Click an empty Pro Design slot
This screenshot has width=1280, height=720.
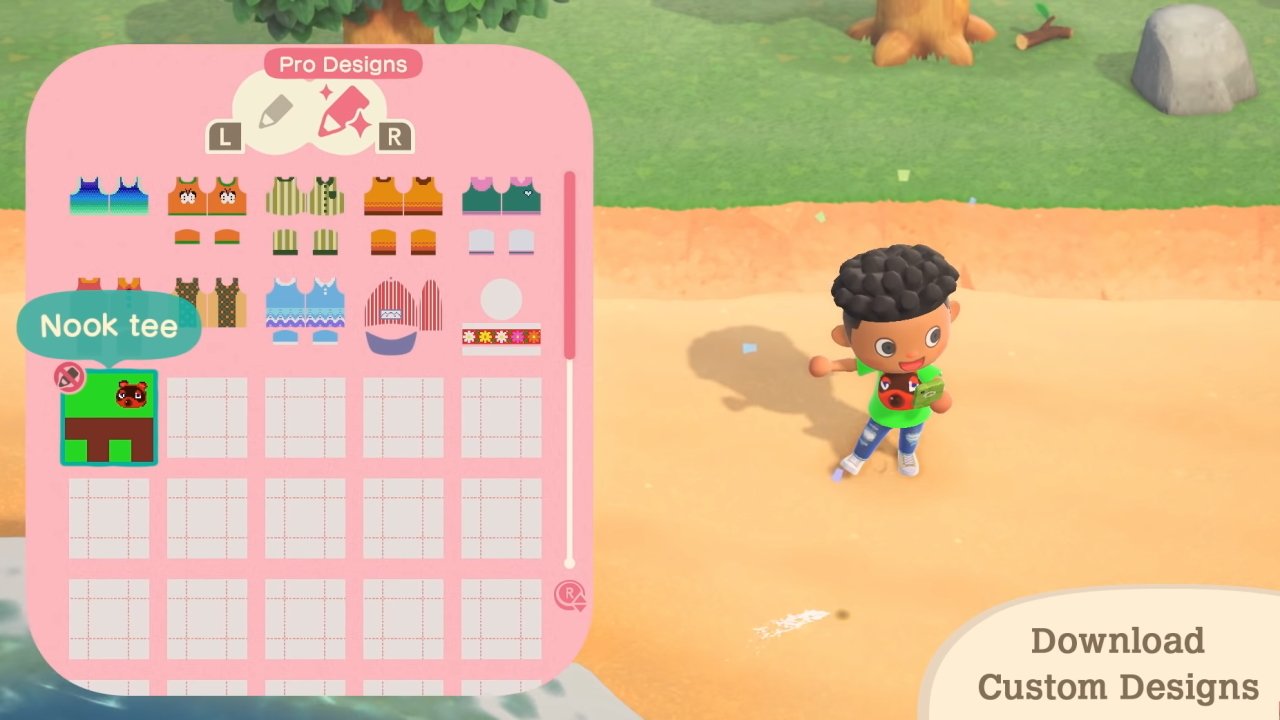coord(206,415)
